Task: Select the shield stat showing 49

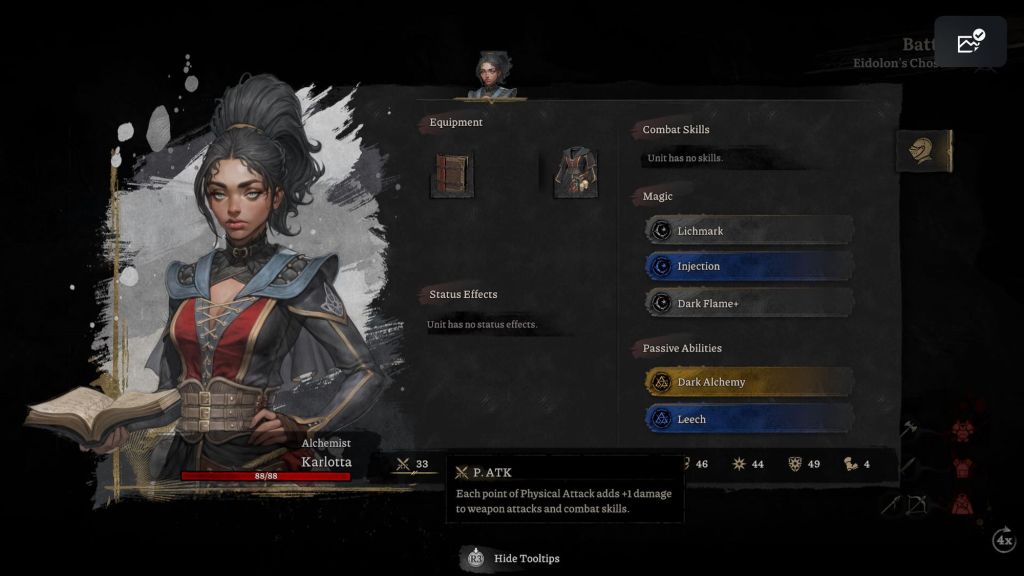Action: tap(805, 464)
